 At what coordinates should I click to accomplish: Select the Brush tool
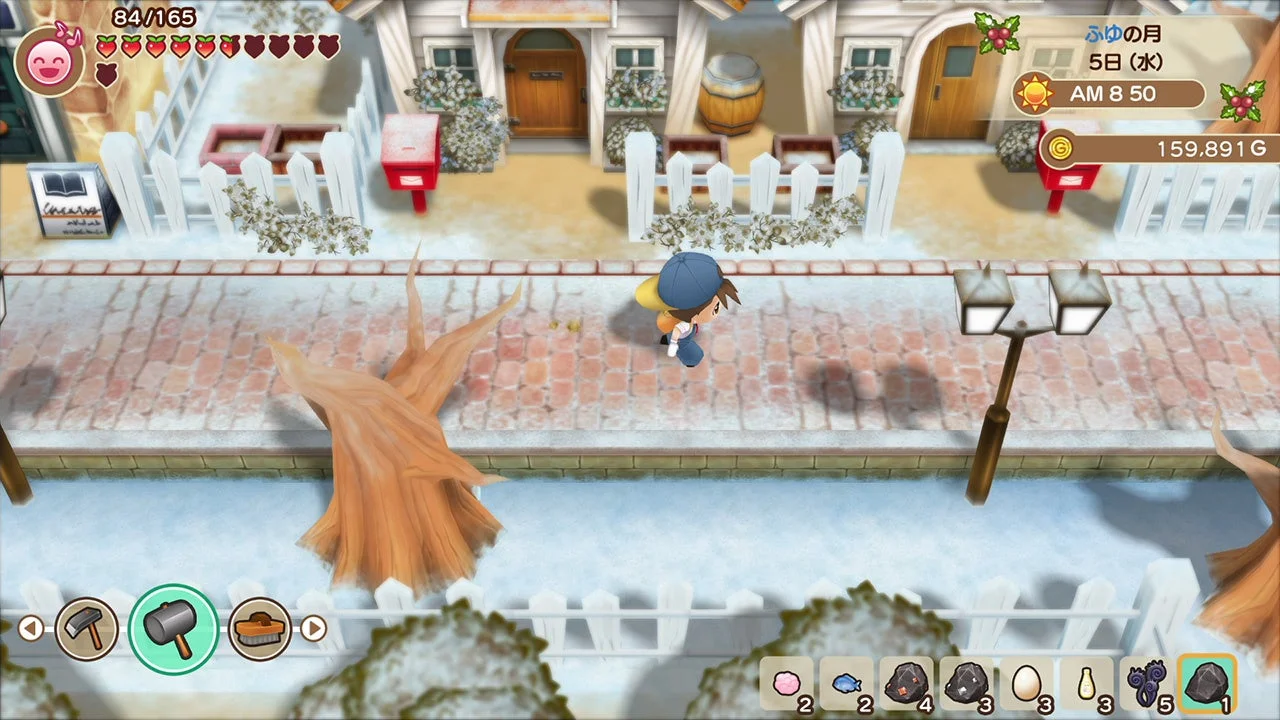point(260,627)
